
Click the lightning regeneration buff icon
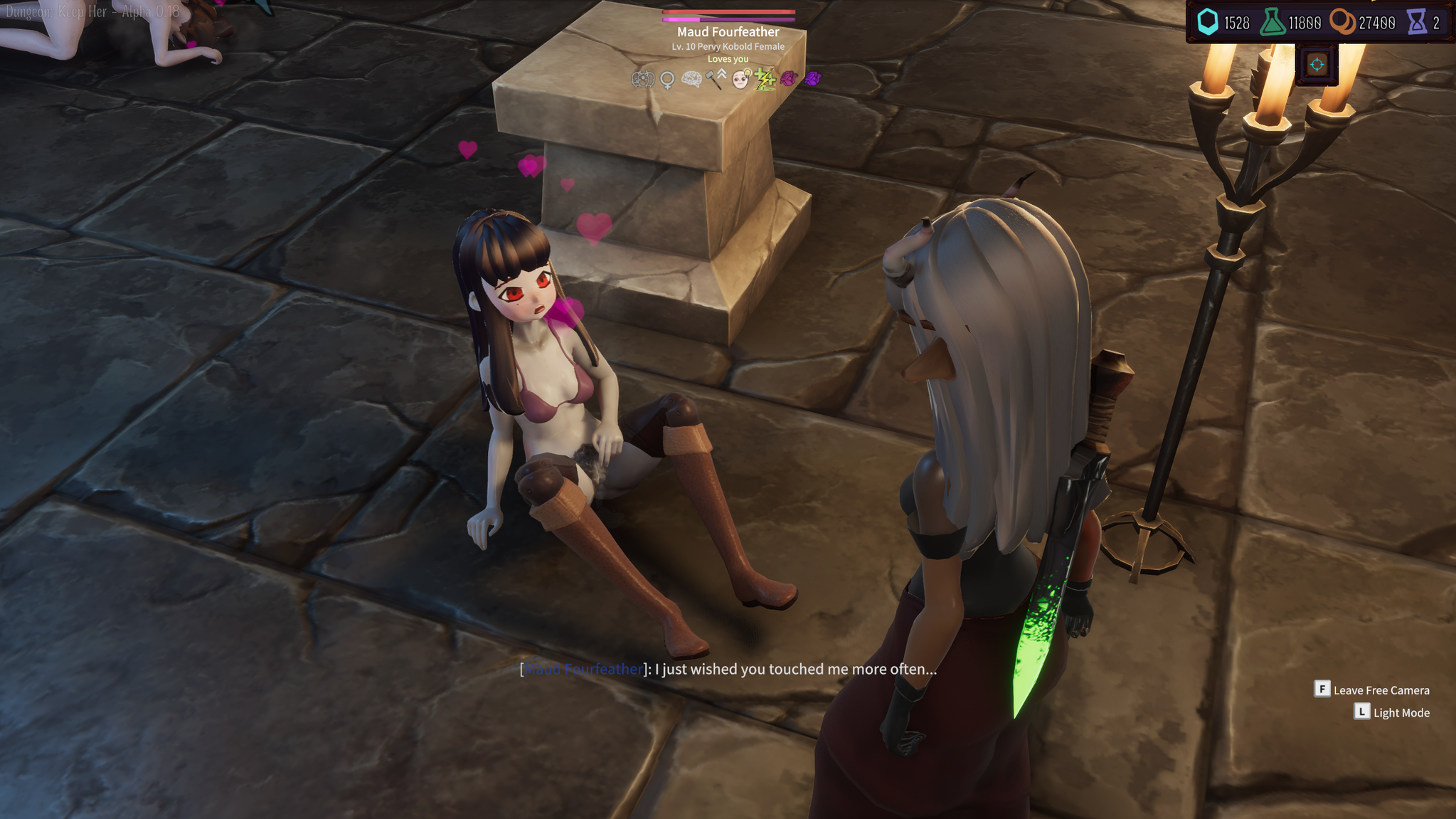tap(765, 80)
